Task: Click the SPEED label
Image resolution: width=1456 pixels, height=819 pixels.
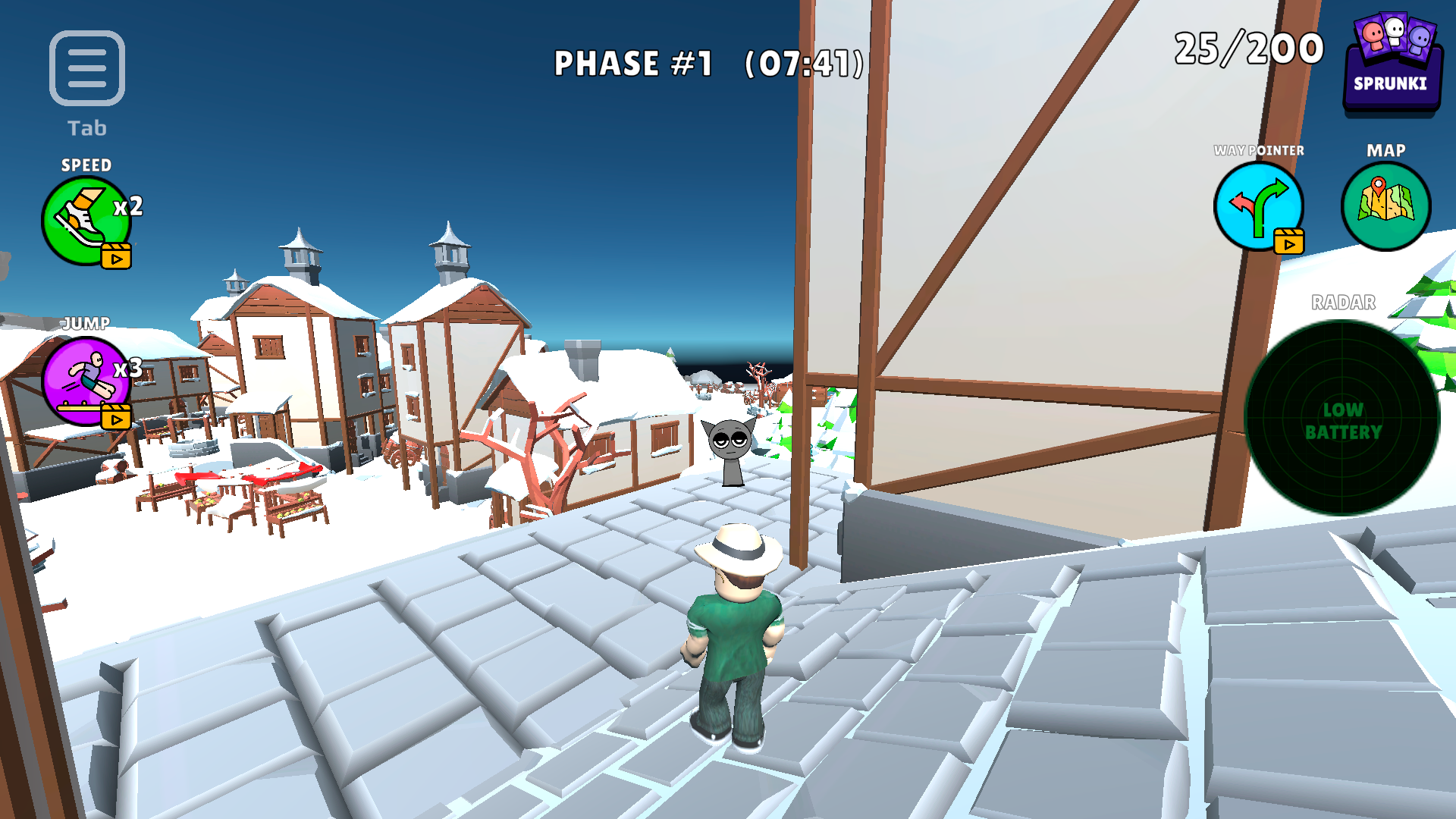Action: click(86, 164)
